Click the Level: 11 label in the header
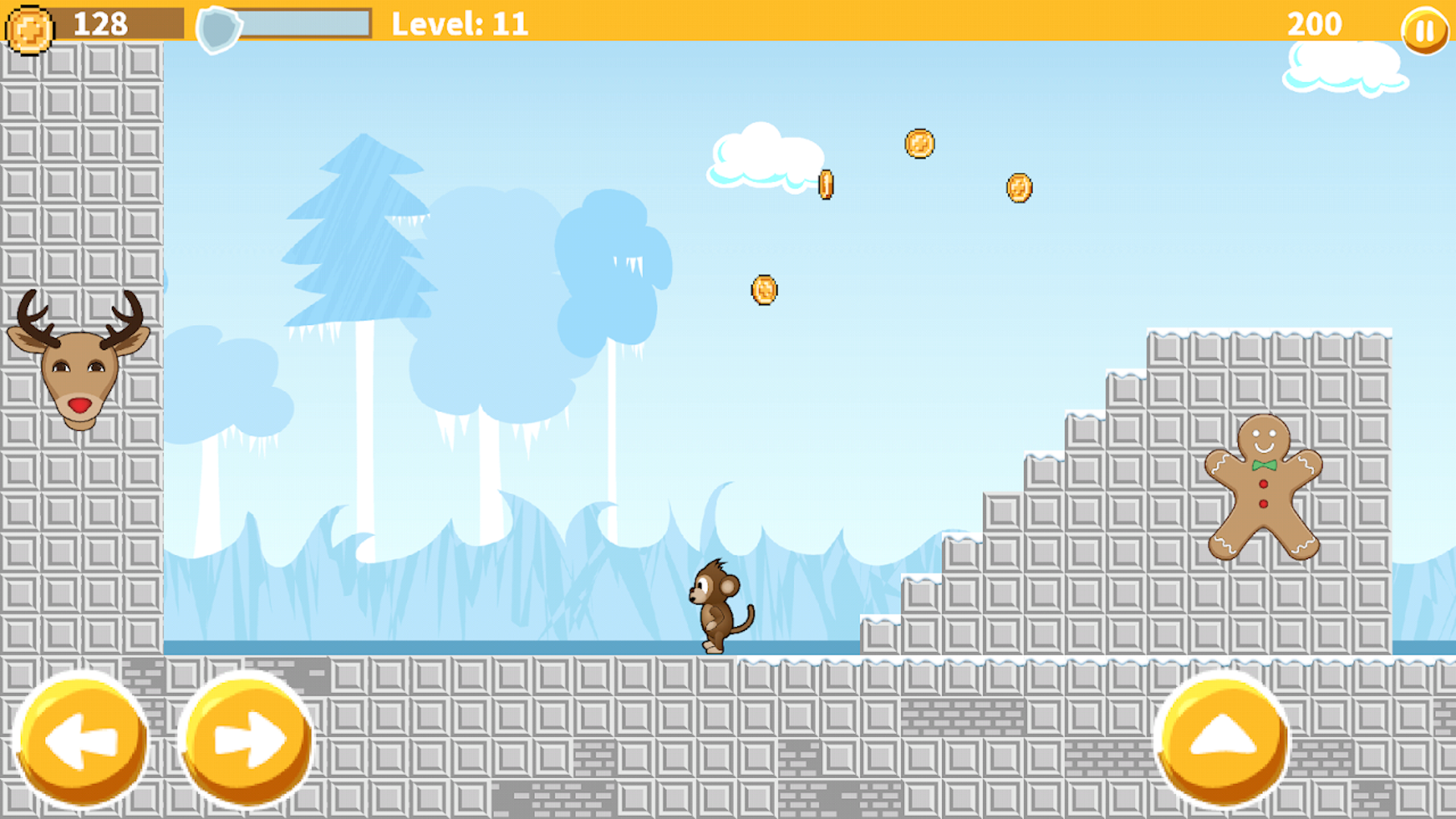The width and height of the screenshot is (1456, 819). (x=460, y=24)
